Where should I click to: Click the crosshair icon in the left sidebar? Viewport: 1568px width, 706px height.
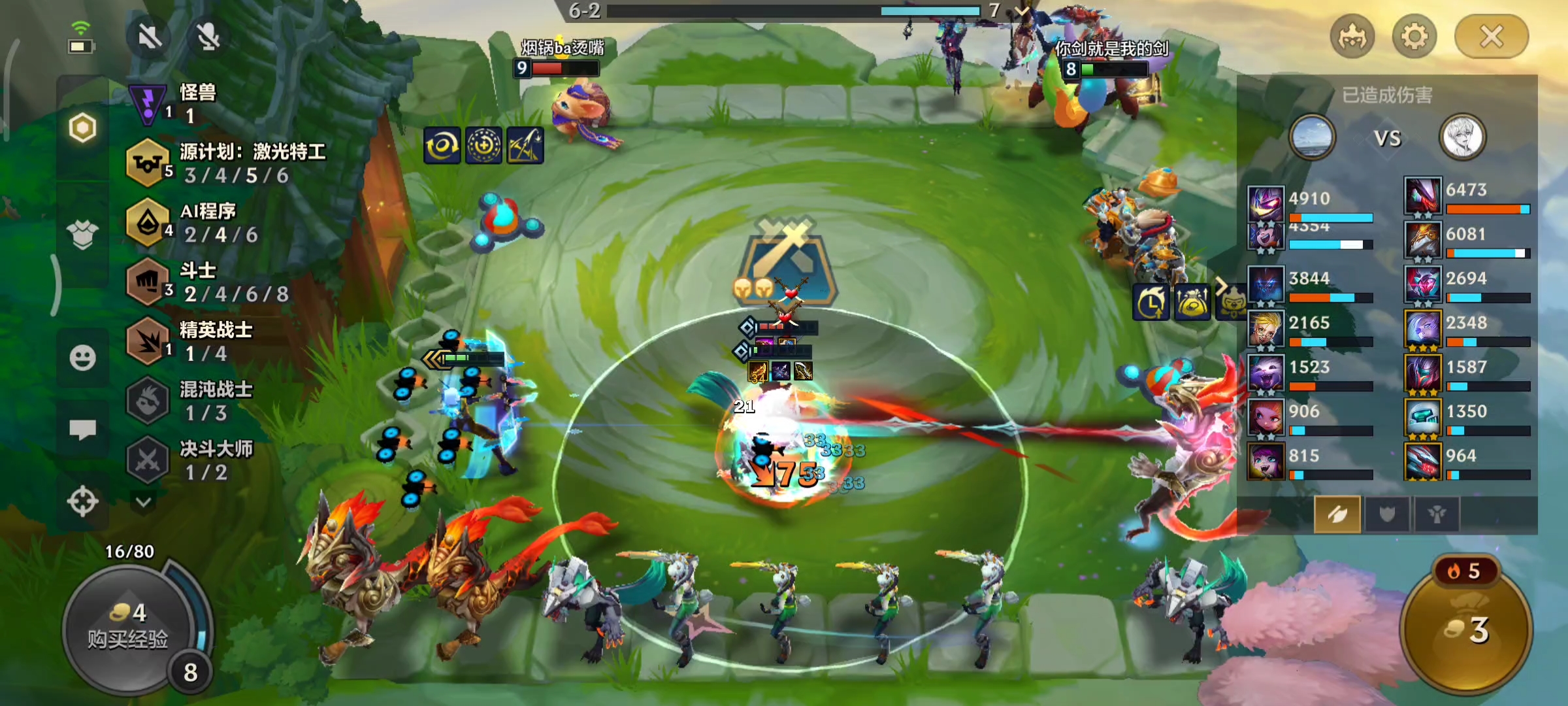click(82, 502)
